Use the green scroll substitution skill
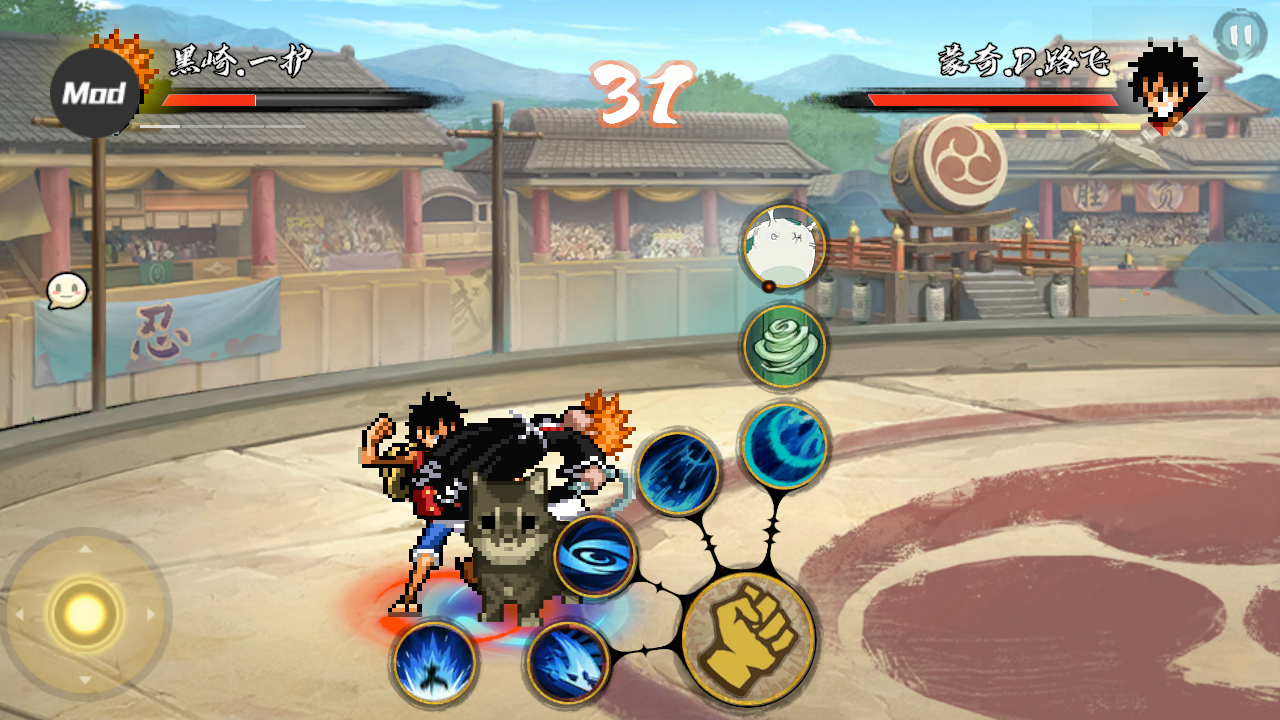 click(785, 346)
